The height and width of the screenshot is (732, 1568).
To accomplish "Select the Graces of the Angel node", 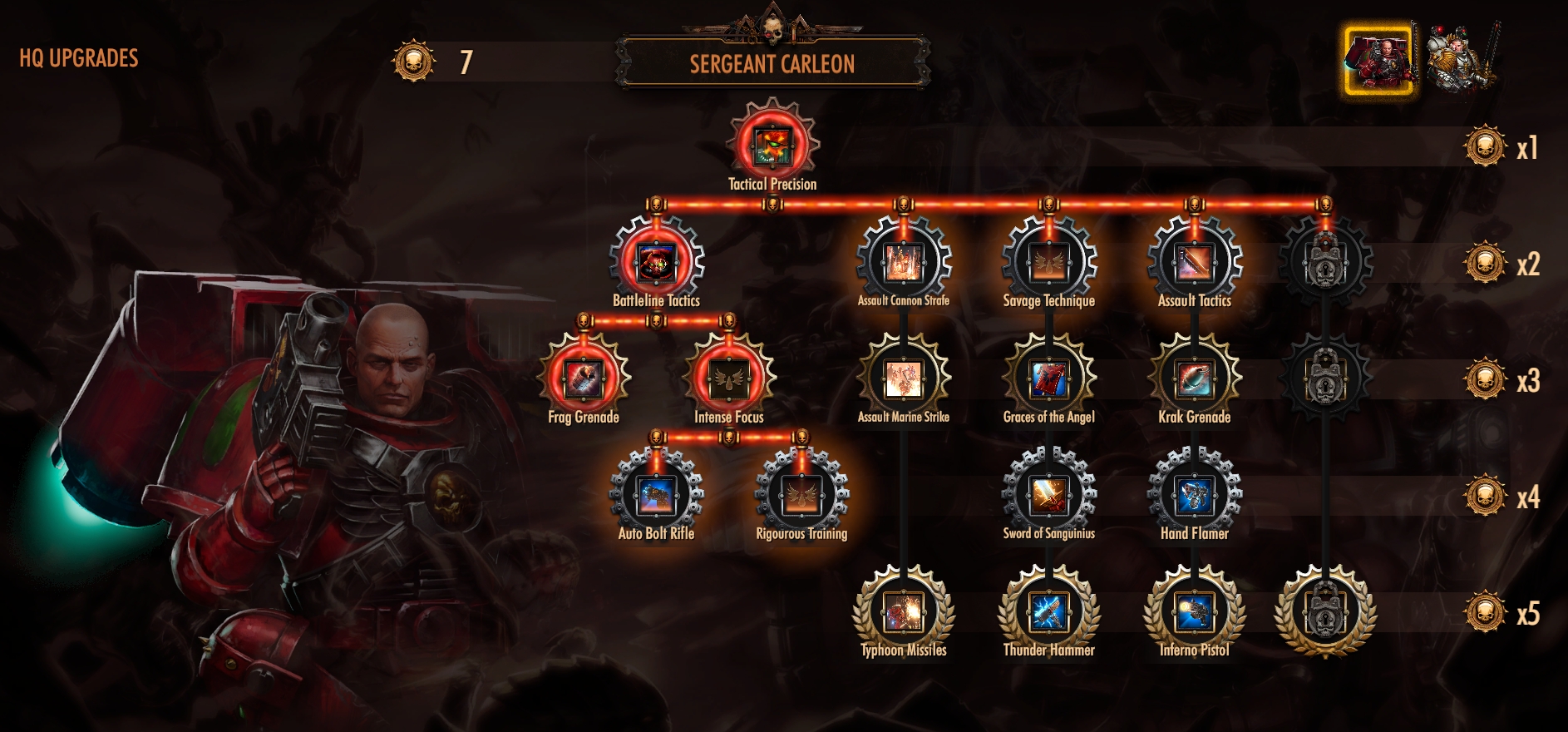I will click(x=1048, y=379).
